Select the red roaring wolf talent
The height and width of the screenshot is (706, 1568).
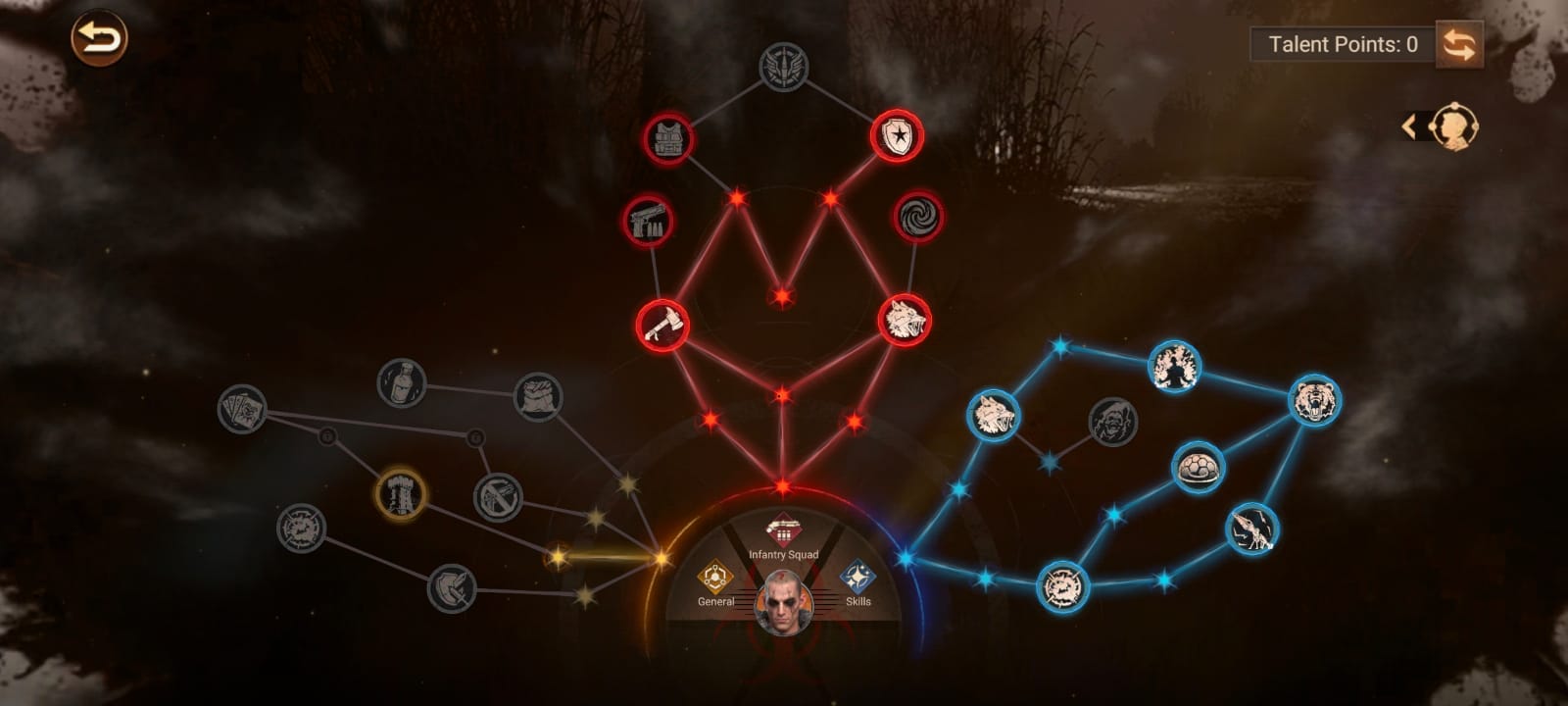click(x=904, y=320)
